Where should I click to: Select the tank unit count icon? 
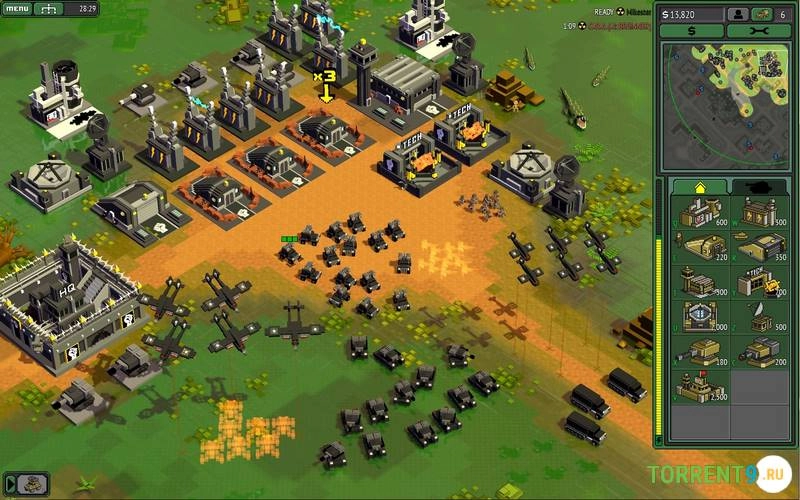click(763, 14)
